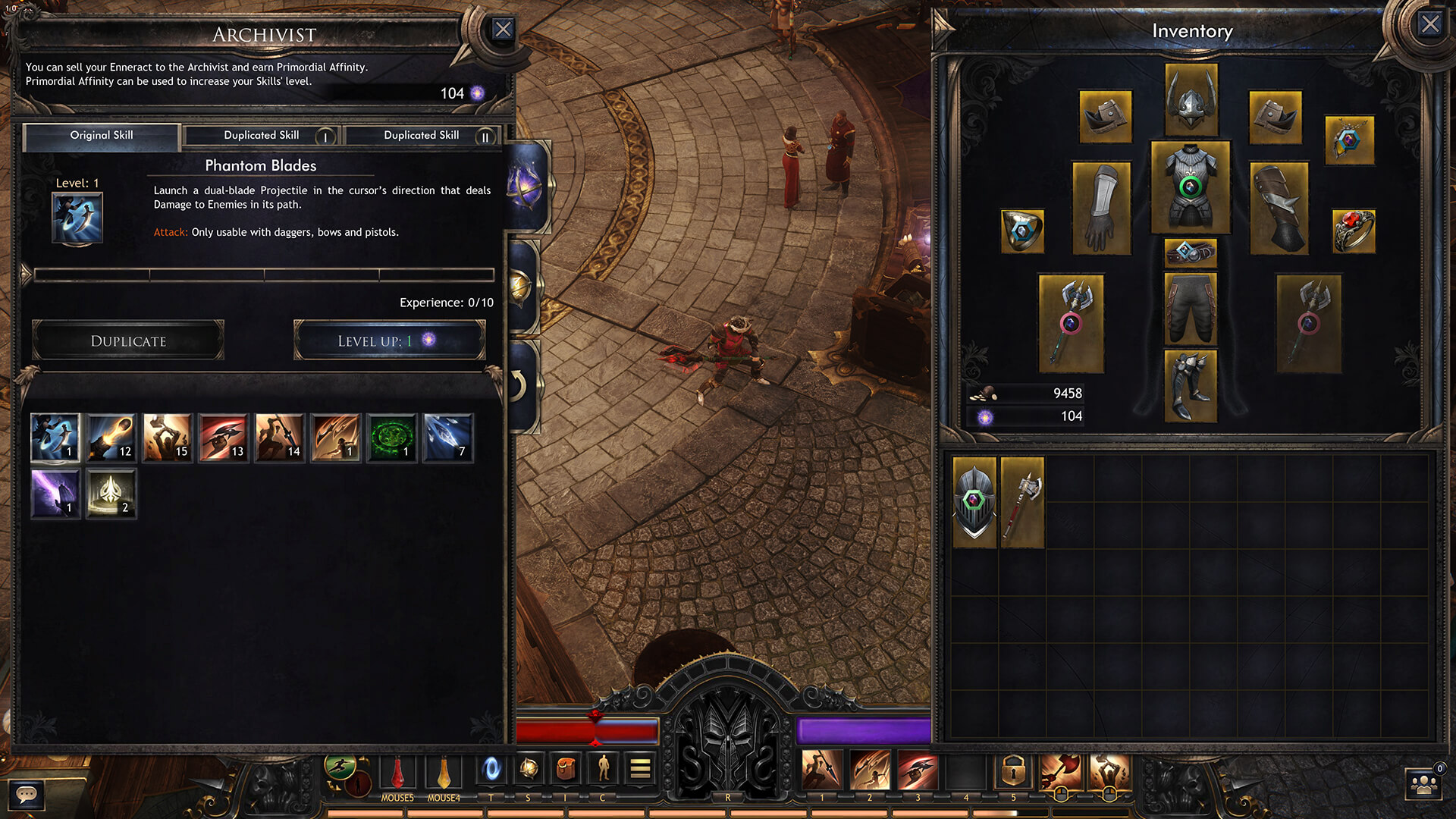This screenshot has width=1456, height=819.
Task: Select the equipped chest armor slot
Action: click(1191, 187)
